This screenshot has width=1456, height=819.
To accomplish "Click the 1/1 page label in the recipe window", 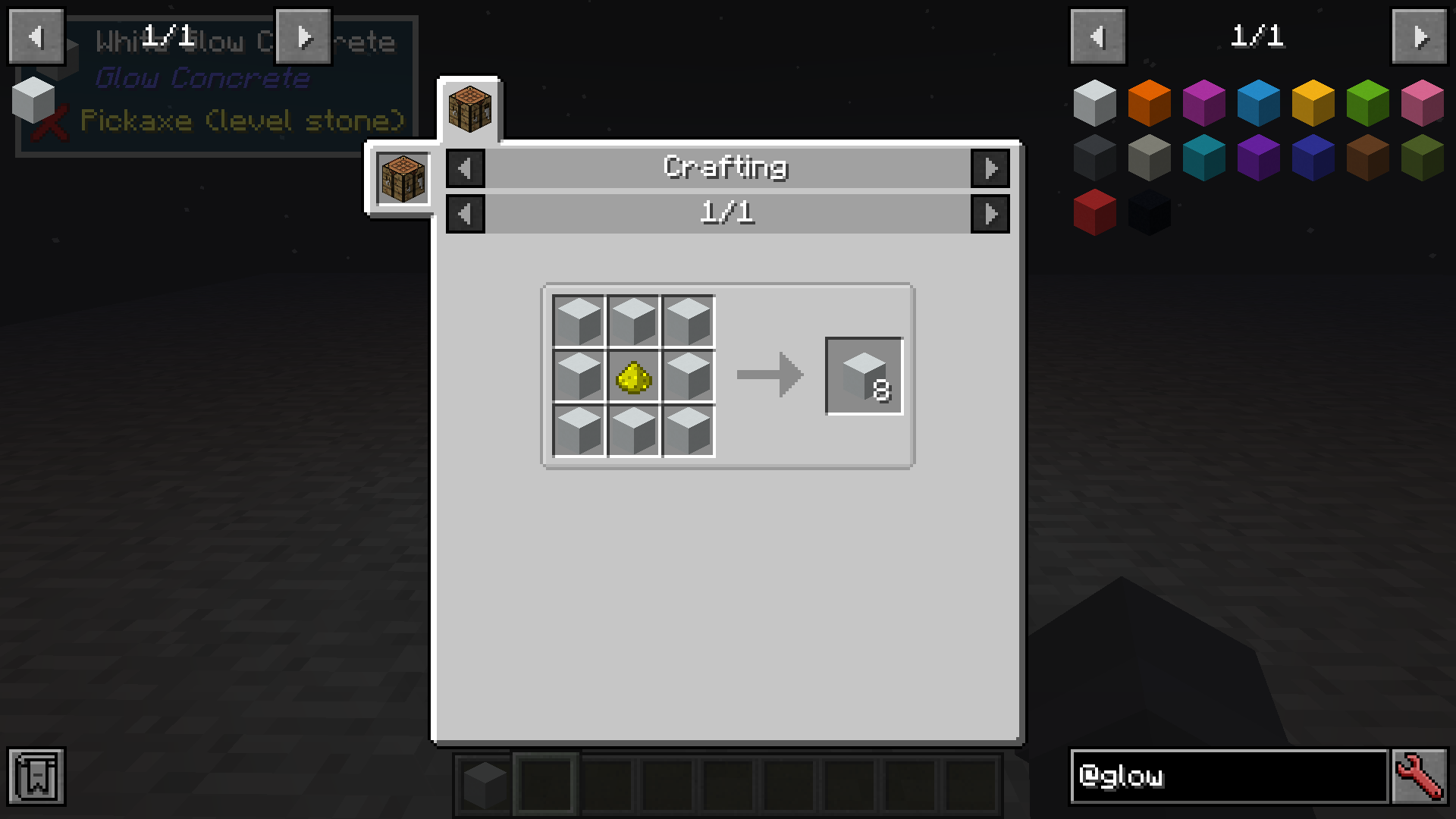I will [728, 214].
